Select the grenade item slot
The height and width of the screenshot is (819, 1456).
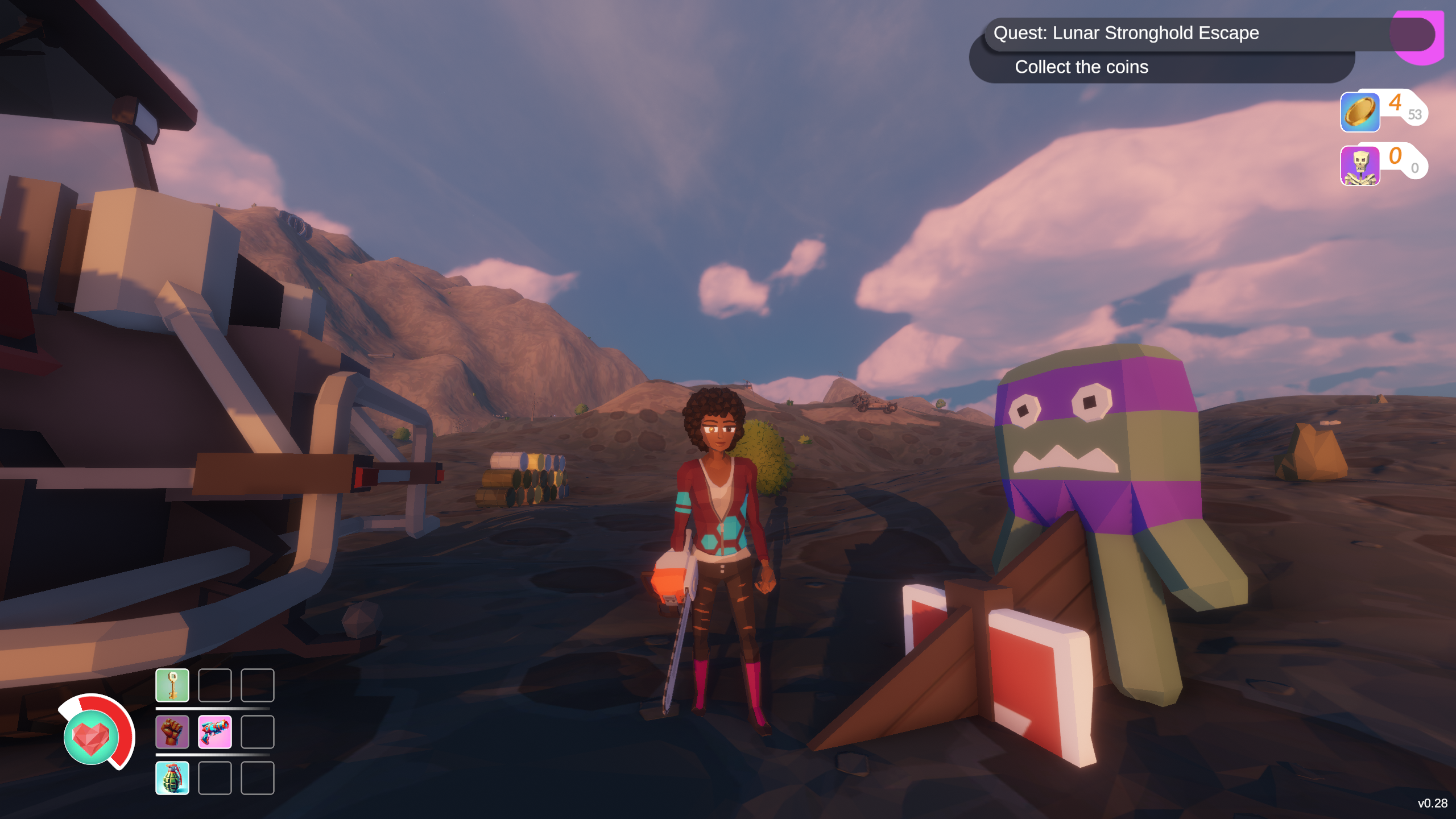[172, 777]
